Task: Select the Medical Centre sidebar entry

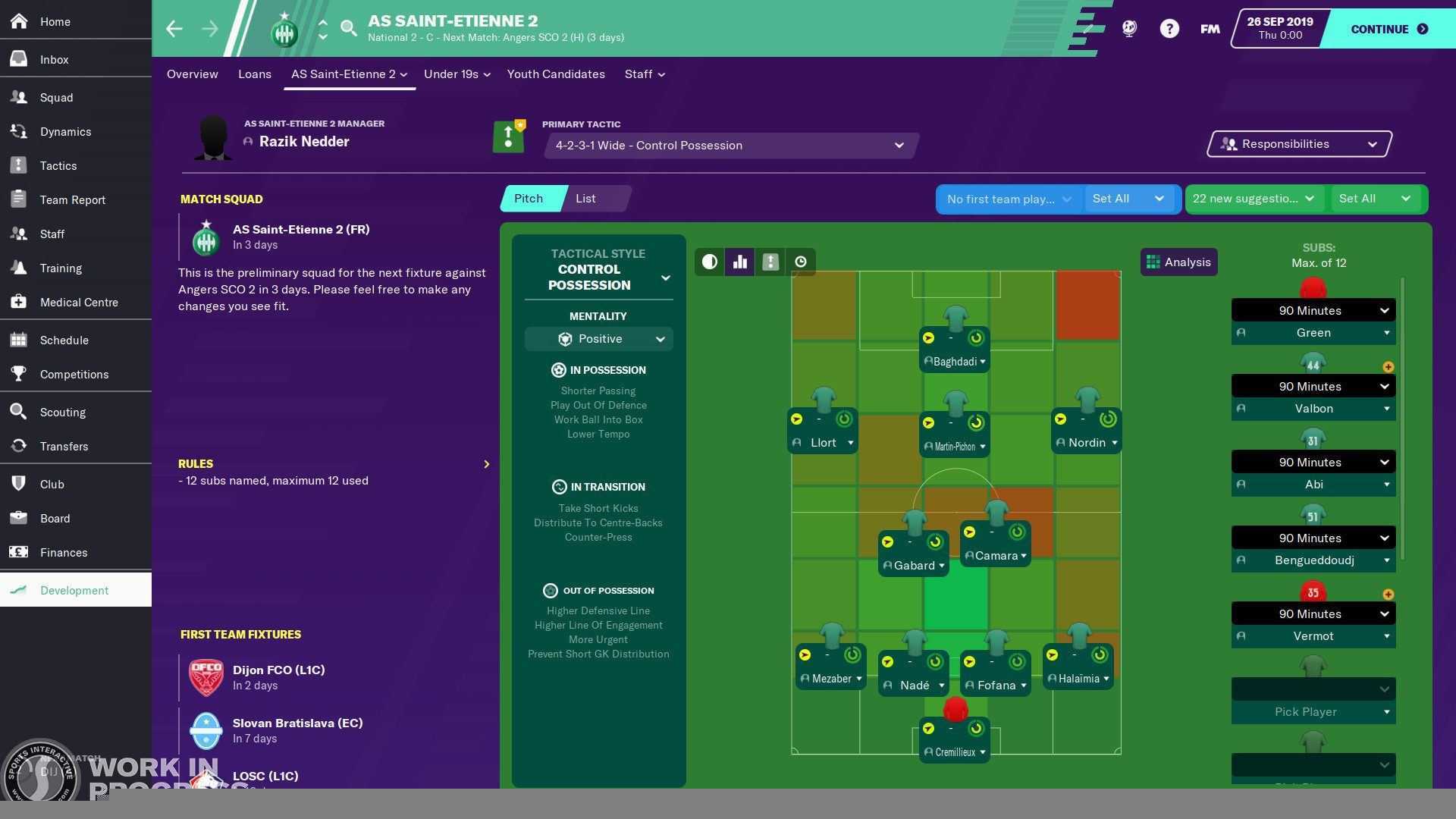Action: click(x=79, y=302)
